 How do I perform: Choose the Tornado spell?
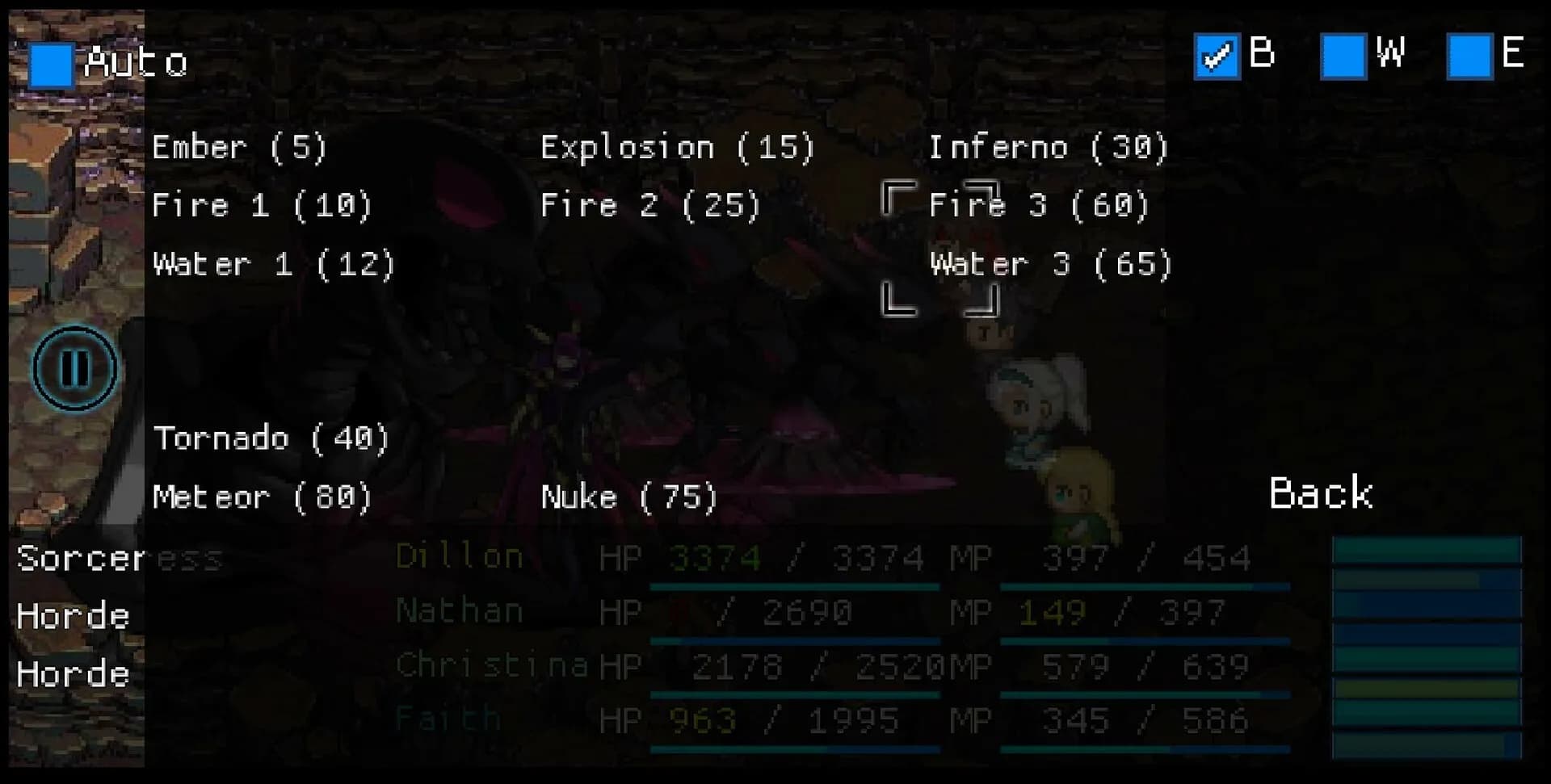click(271, 438)
